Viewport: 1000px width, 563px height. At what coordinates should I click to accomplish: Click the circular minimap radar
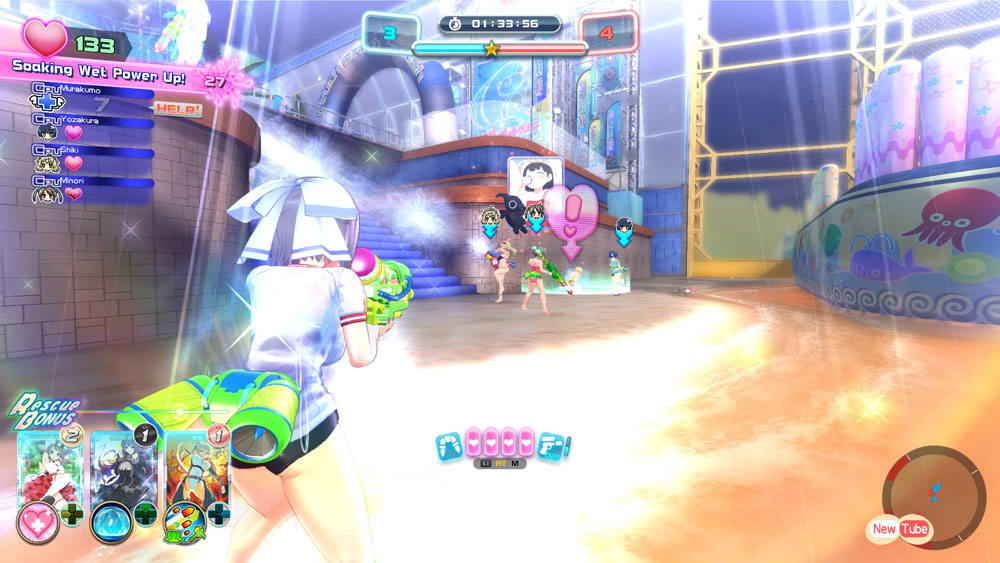[x=933, y=492]
